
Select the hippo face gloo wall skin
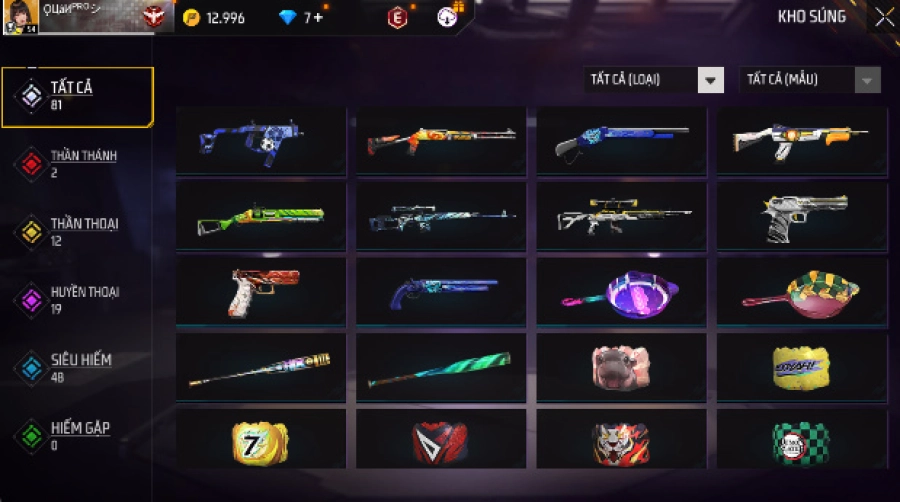621,366
